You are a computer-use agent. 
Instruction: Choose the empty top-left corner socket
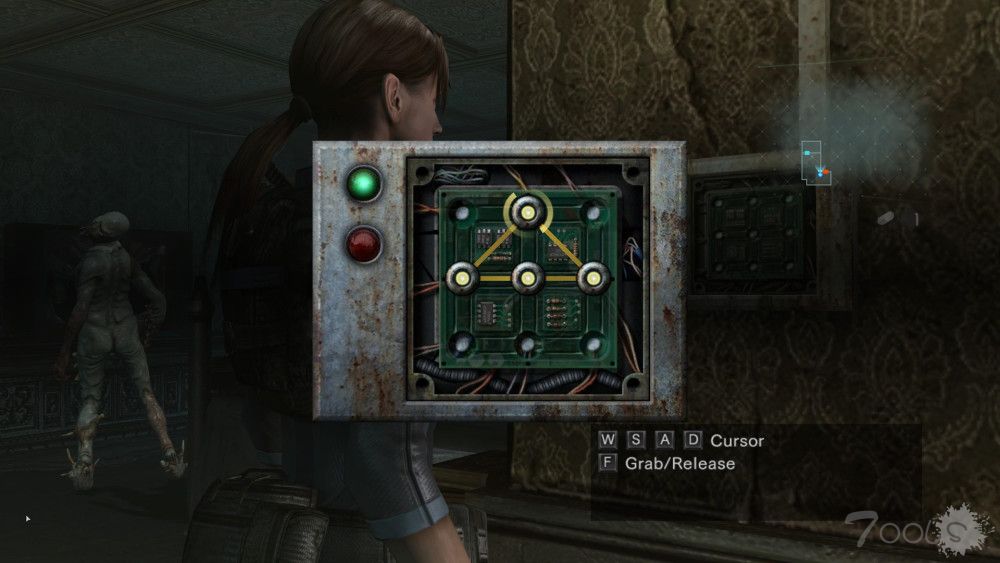pyautogui.click(x=462, y=212)
